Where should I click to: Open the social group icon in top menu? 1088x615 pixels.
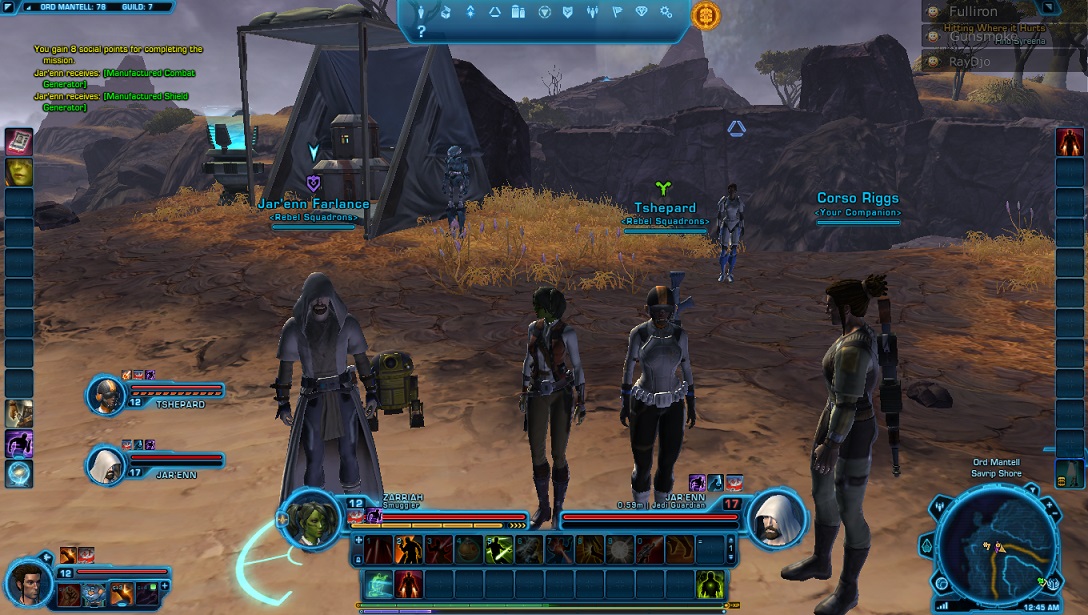tap(592, 12)
